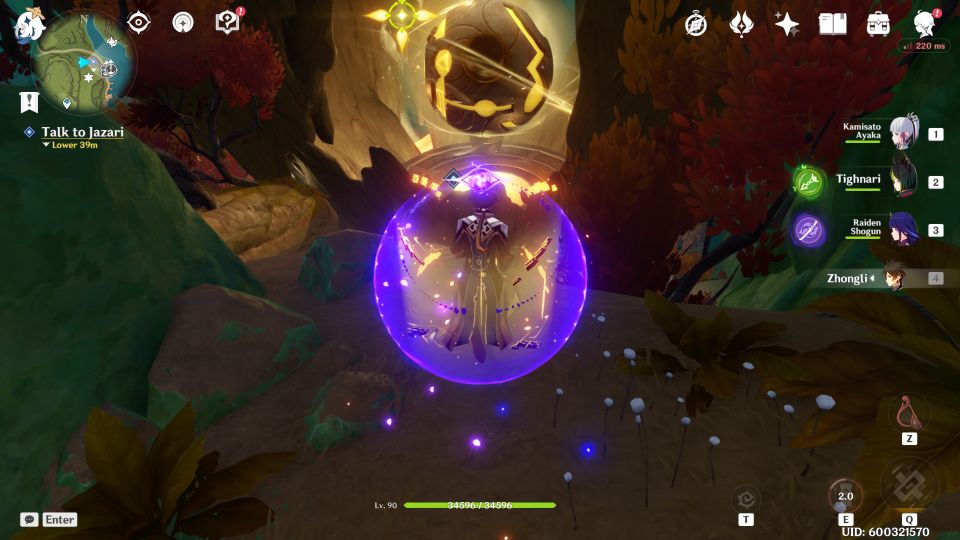Open the map from the minimap
The width and height of the screenshot is (960, 540).
point(84,66)
